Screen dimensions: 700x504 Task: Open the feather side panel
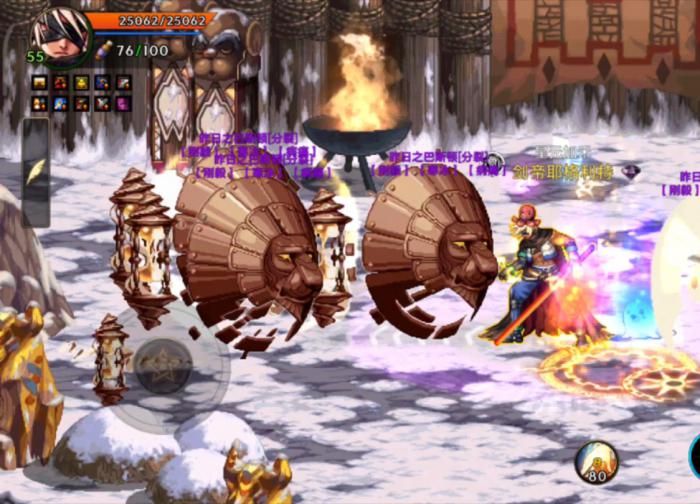click(36, 171)
